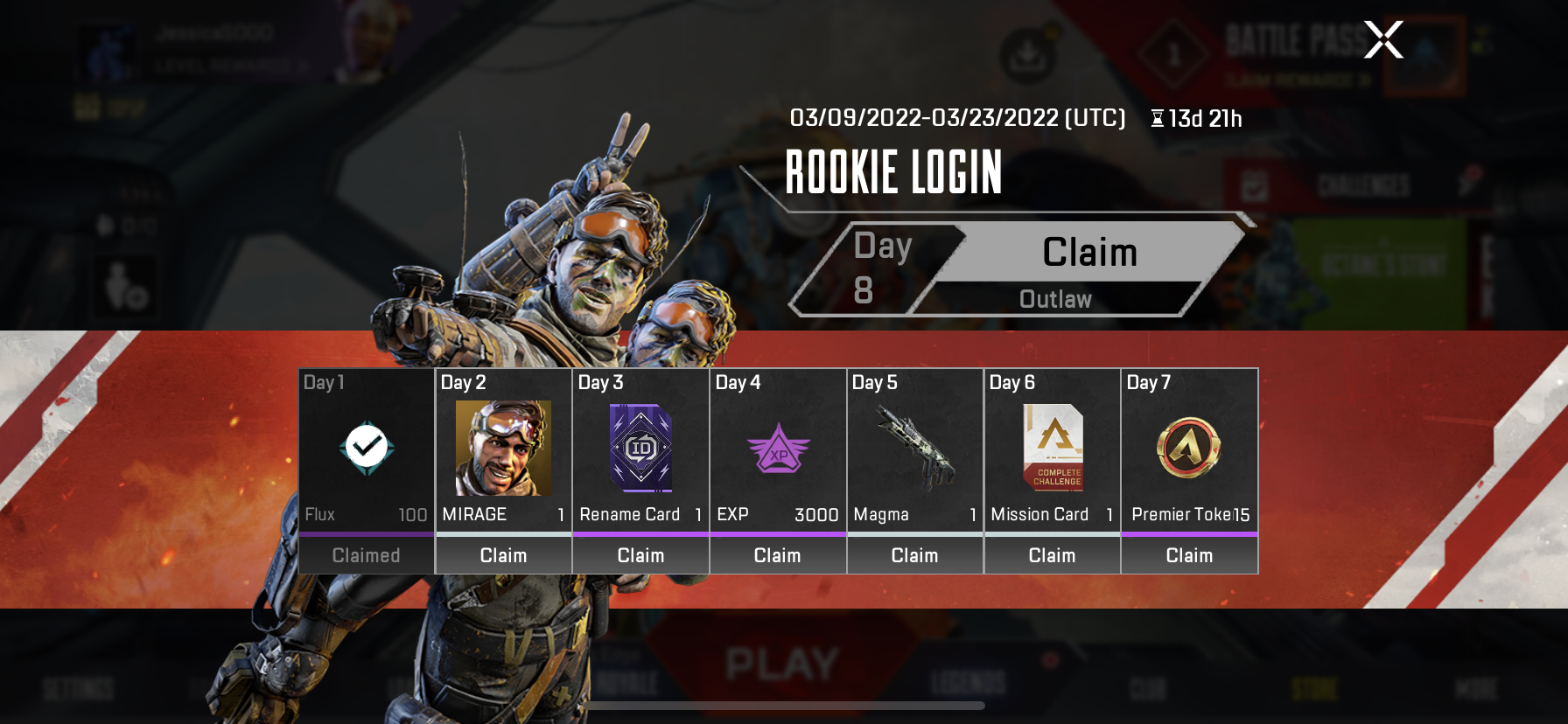The image size is (1568, 724).
Task: Close the Rookie Login popup
Action: pos(1383,40)
